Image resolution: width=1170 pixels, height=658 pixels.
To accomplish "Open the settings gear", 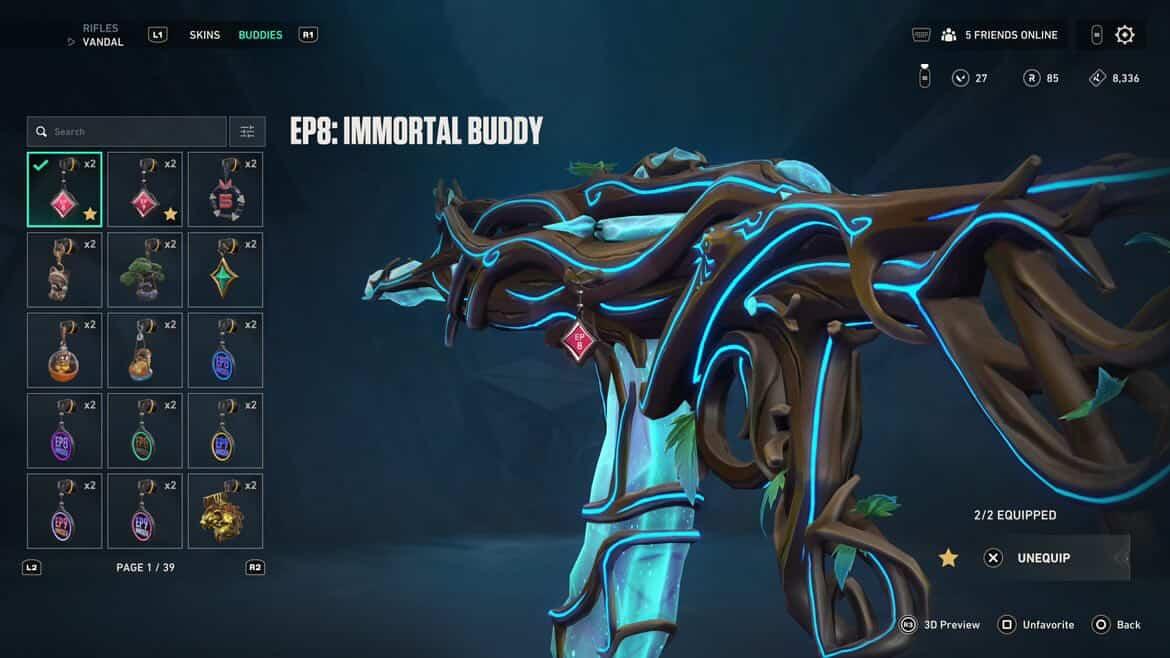I will point(1125,35).
